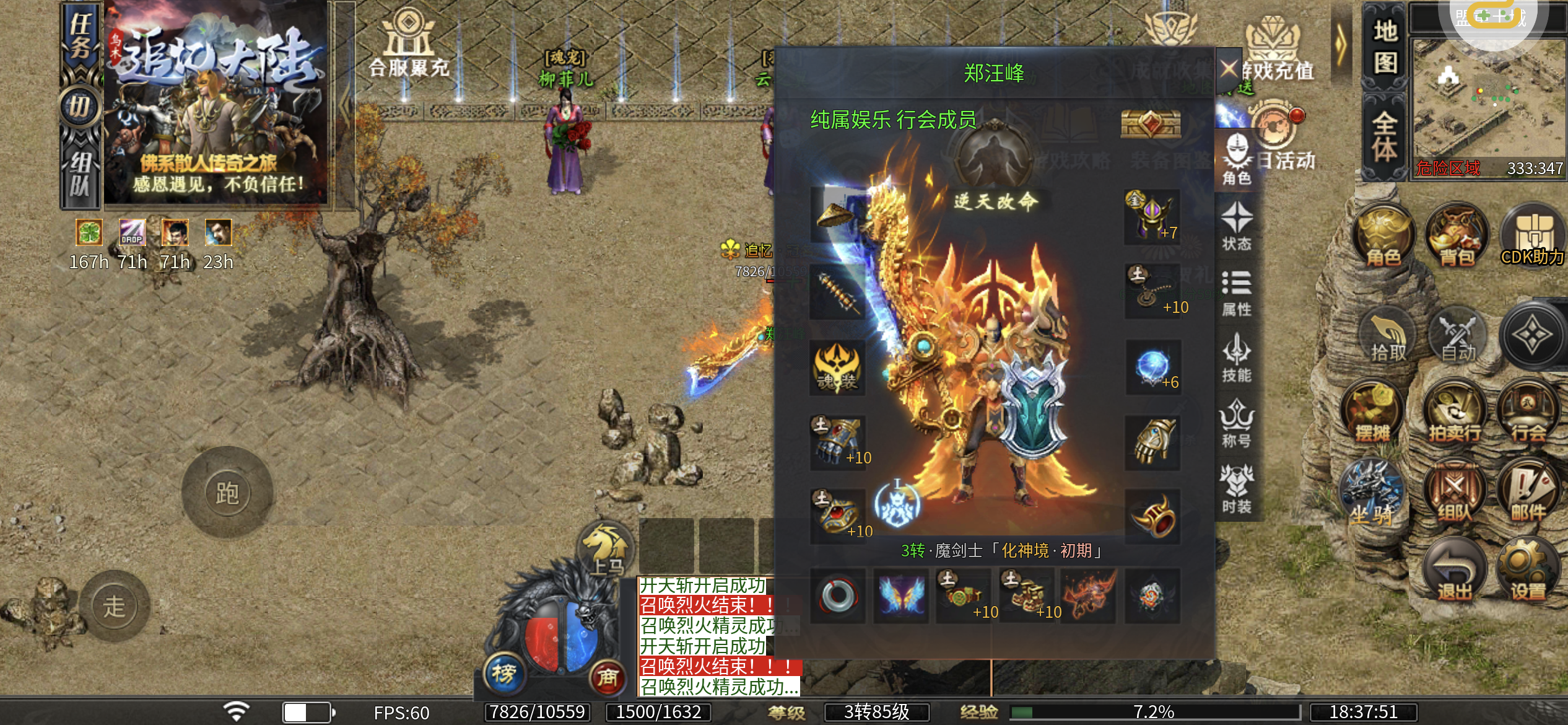
Task: Open the 合服累充 recharge event
Action: [409, 42]
